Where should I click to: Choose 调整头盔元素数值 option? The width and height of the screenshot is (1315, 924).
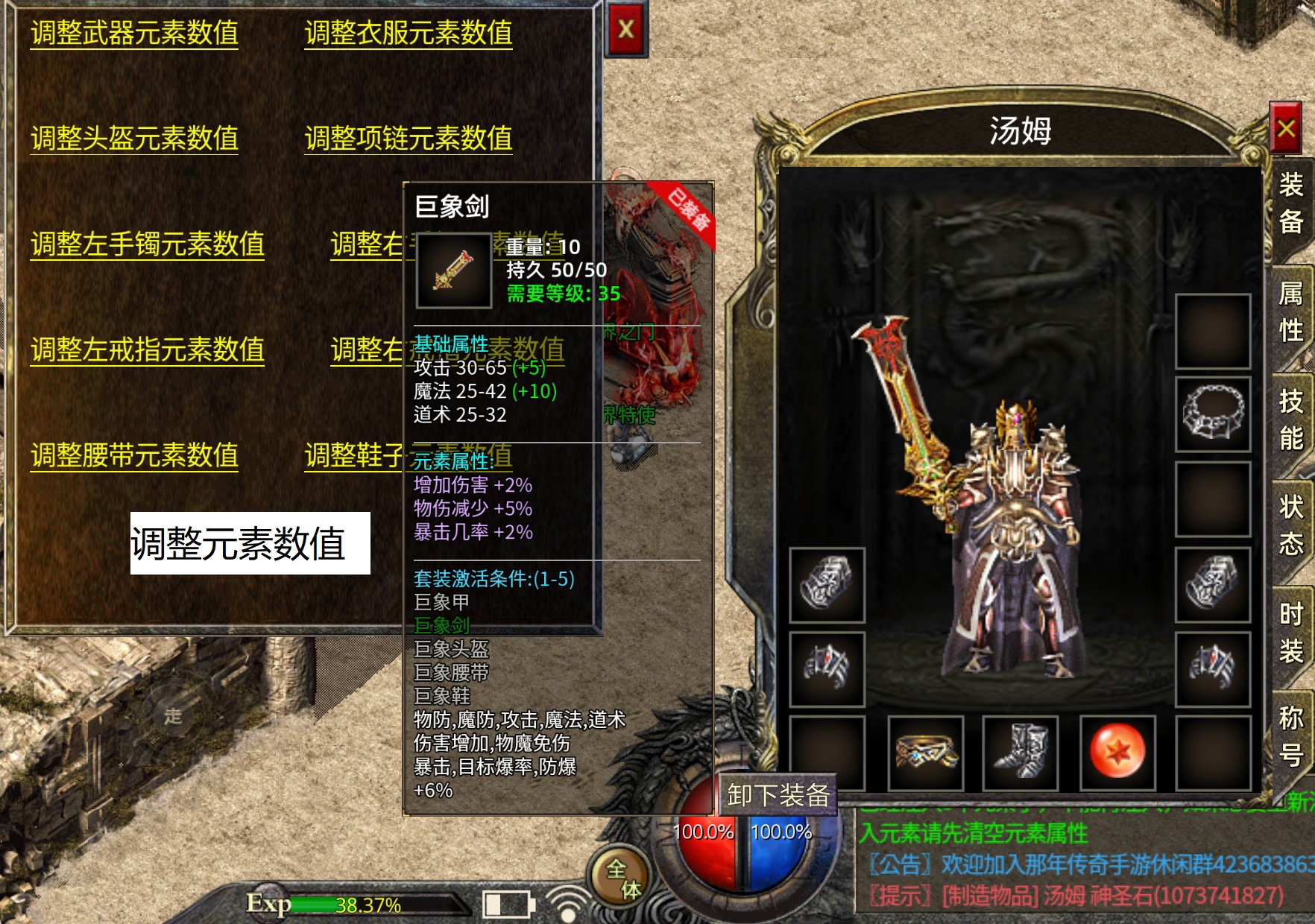pos(134,139)
